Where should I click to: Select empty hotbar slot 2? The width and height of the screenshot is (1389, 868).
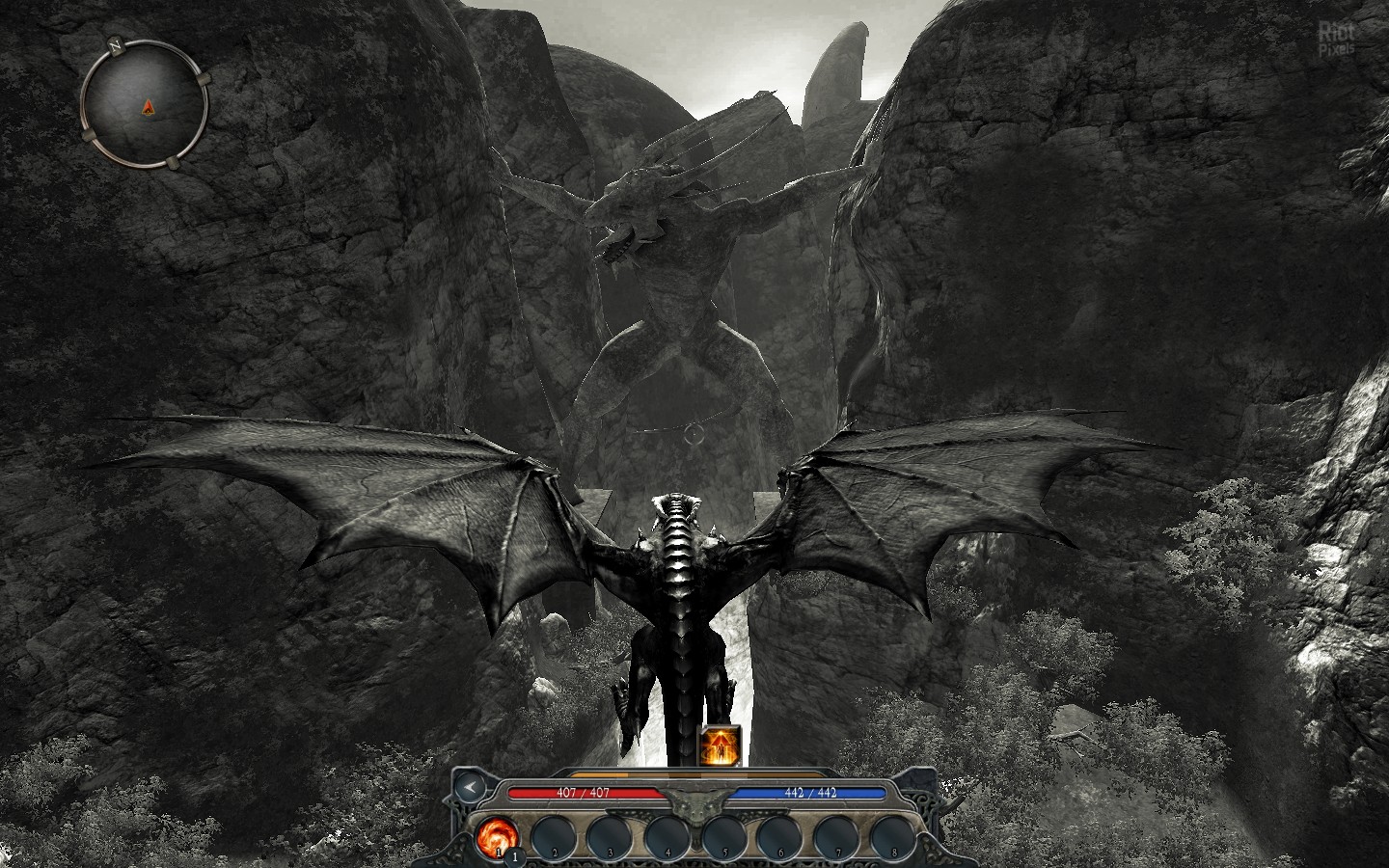click(x=554, y=836)
